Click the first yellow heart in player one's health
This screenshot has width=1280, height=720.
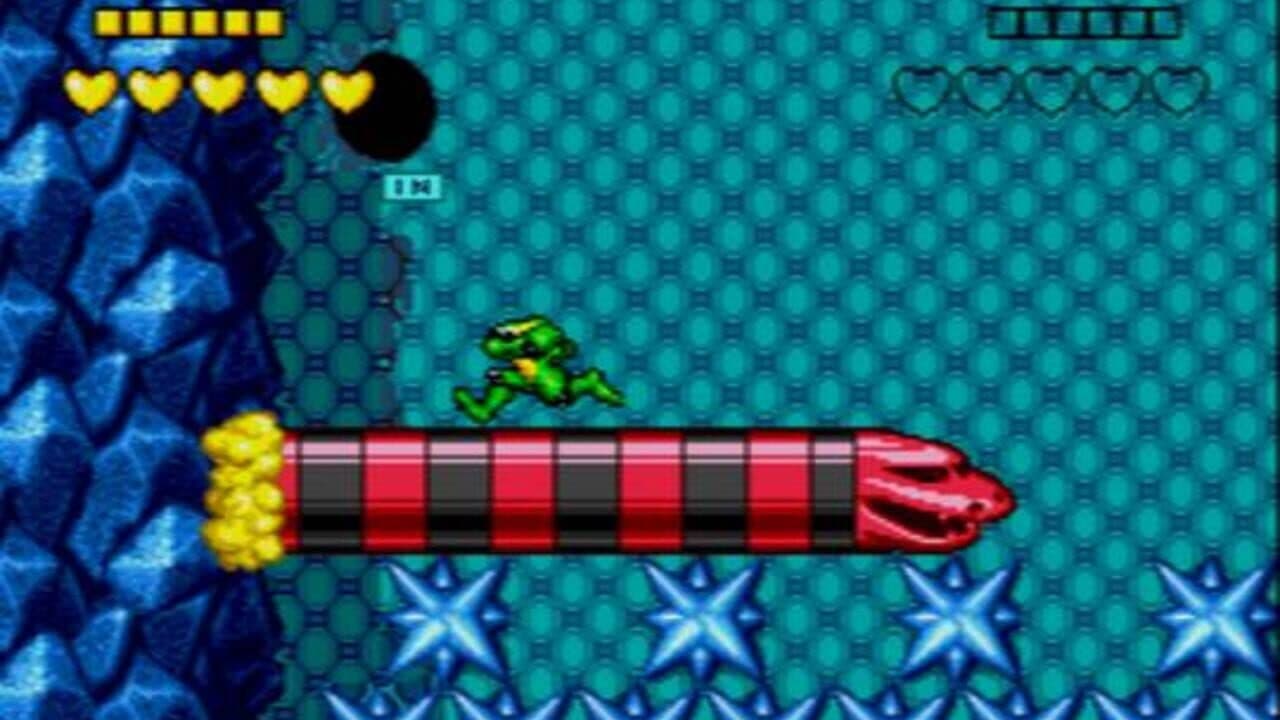click(x=90, y=90)
